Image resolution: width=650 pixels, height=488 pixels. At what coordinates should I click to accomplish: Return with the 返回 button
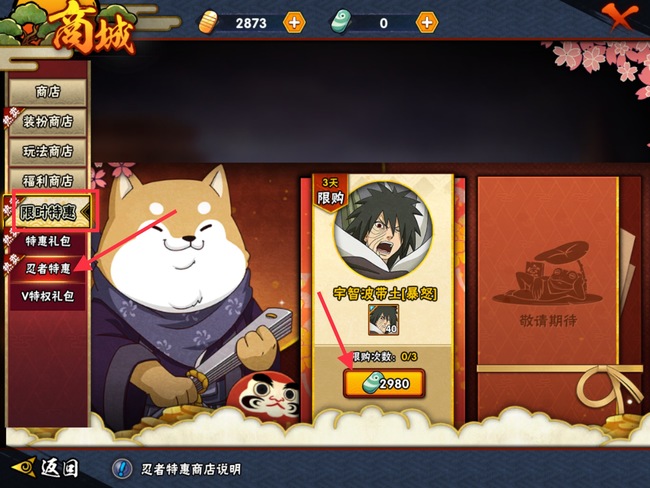pyautogui.click(x=45, y=467)
